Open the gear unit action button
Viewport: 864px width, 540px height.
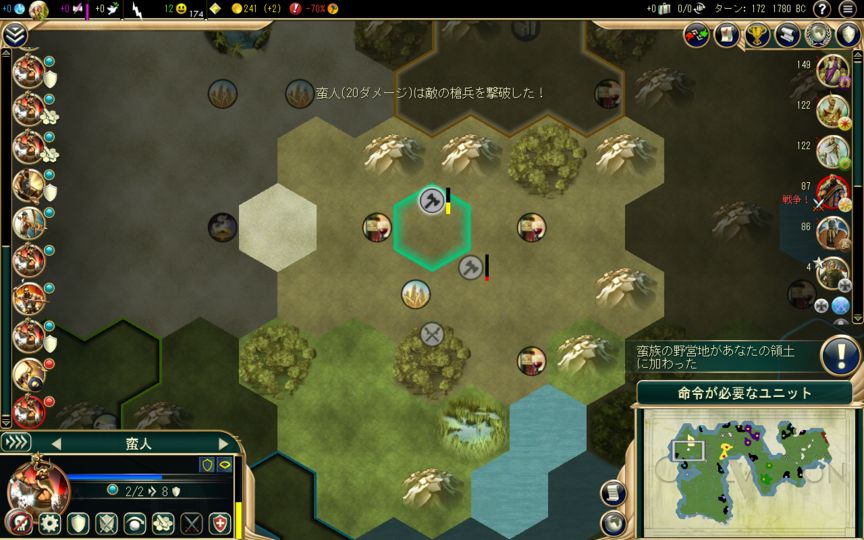(x=49, y=523)
